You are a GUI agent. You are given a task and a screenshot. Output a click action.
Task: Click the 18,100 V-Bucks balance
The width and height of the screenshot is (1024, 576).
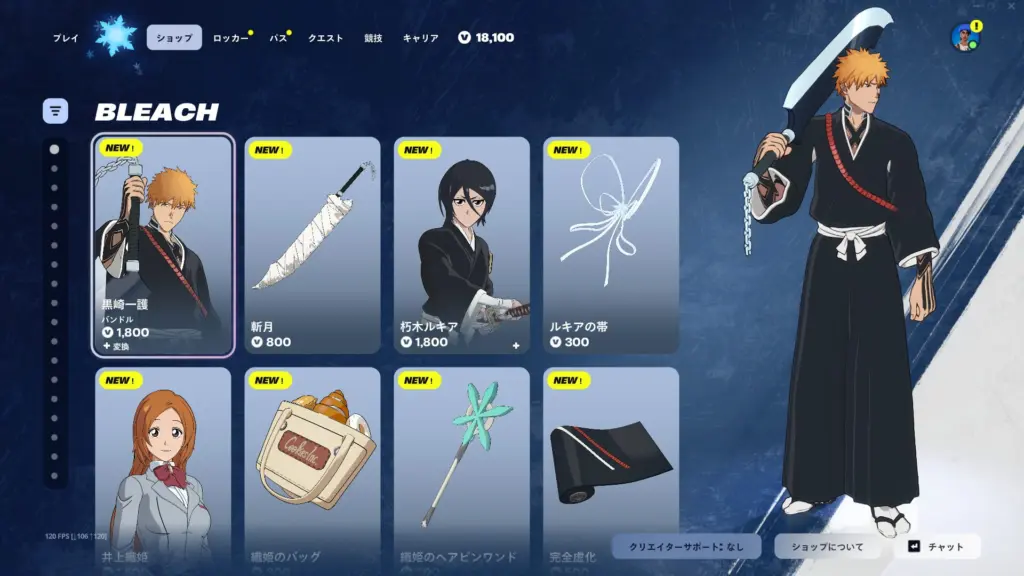pyautogui.click(x=486, y=38)
